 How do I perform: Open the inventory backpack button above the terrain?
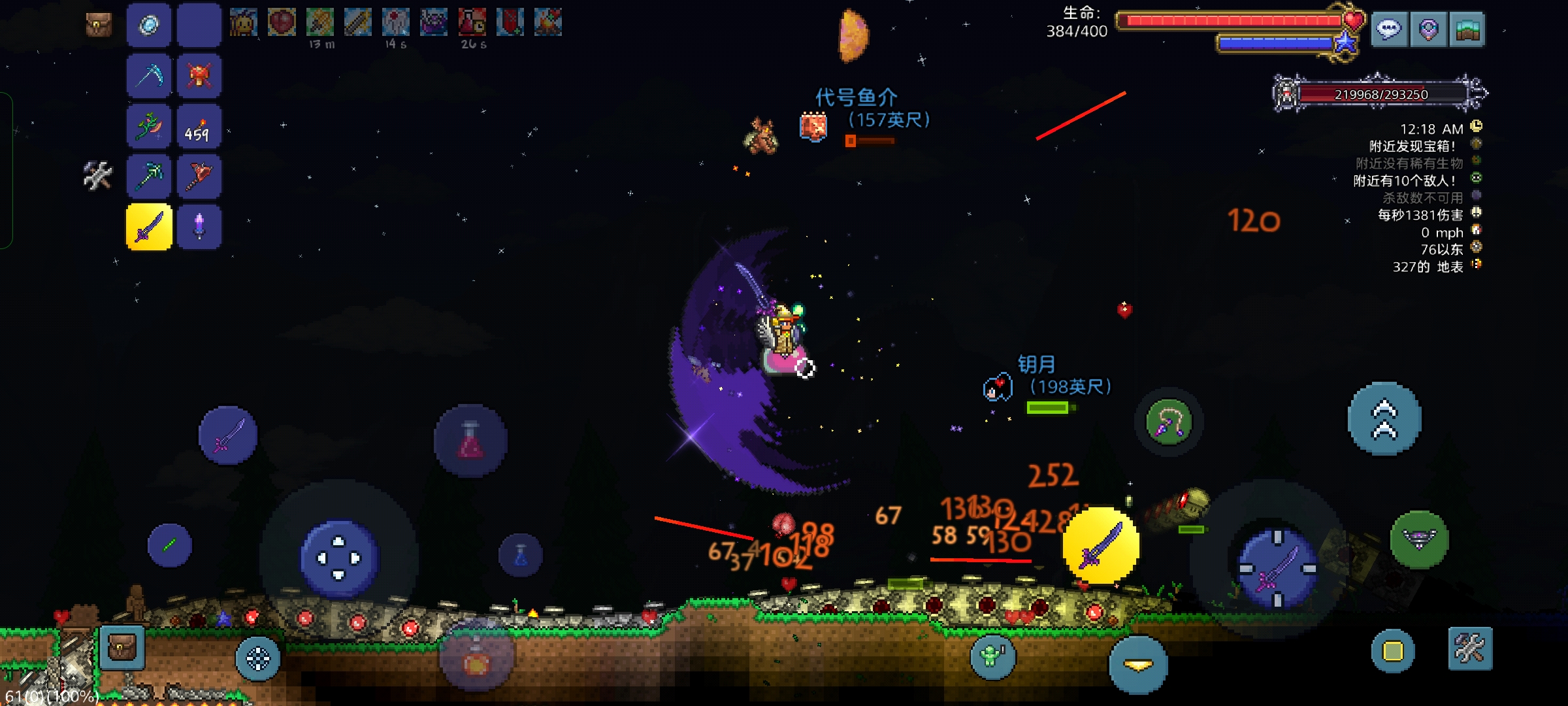pyautogui.click(x=122, y=648)
